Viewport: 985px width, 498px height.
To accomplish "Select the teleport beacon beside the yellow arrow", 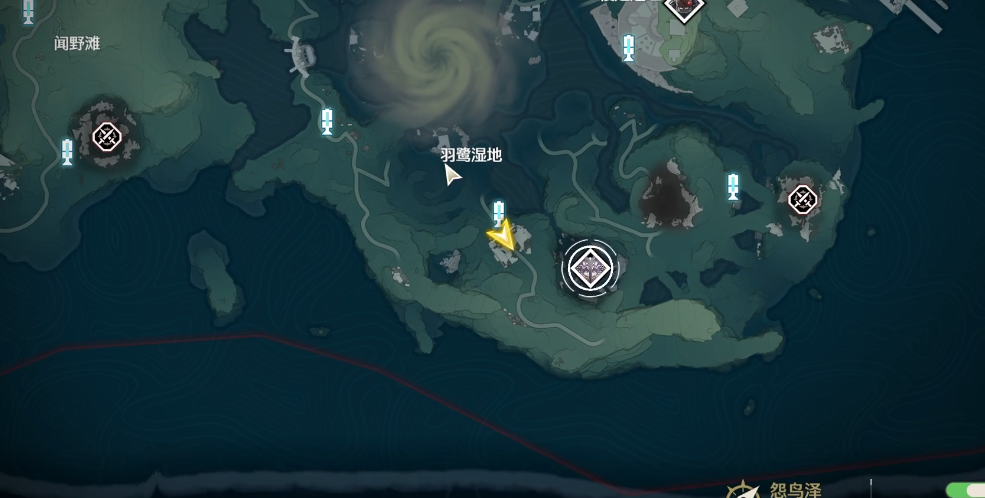I will 499,212.
